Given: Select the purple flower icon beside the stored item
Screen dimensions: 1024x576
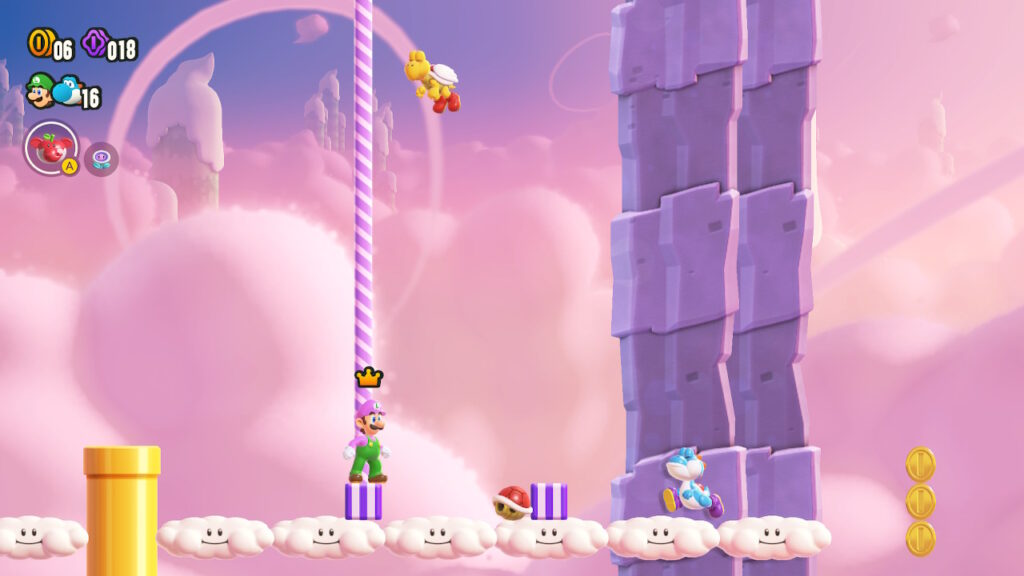Looking at the screenshot, I should 101,159.
